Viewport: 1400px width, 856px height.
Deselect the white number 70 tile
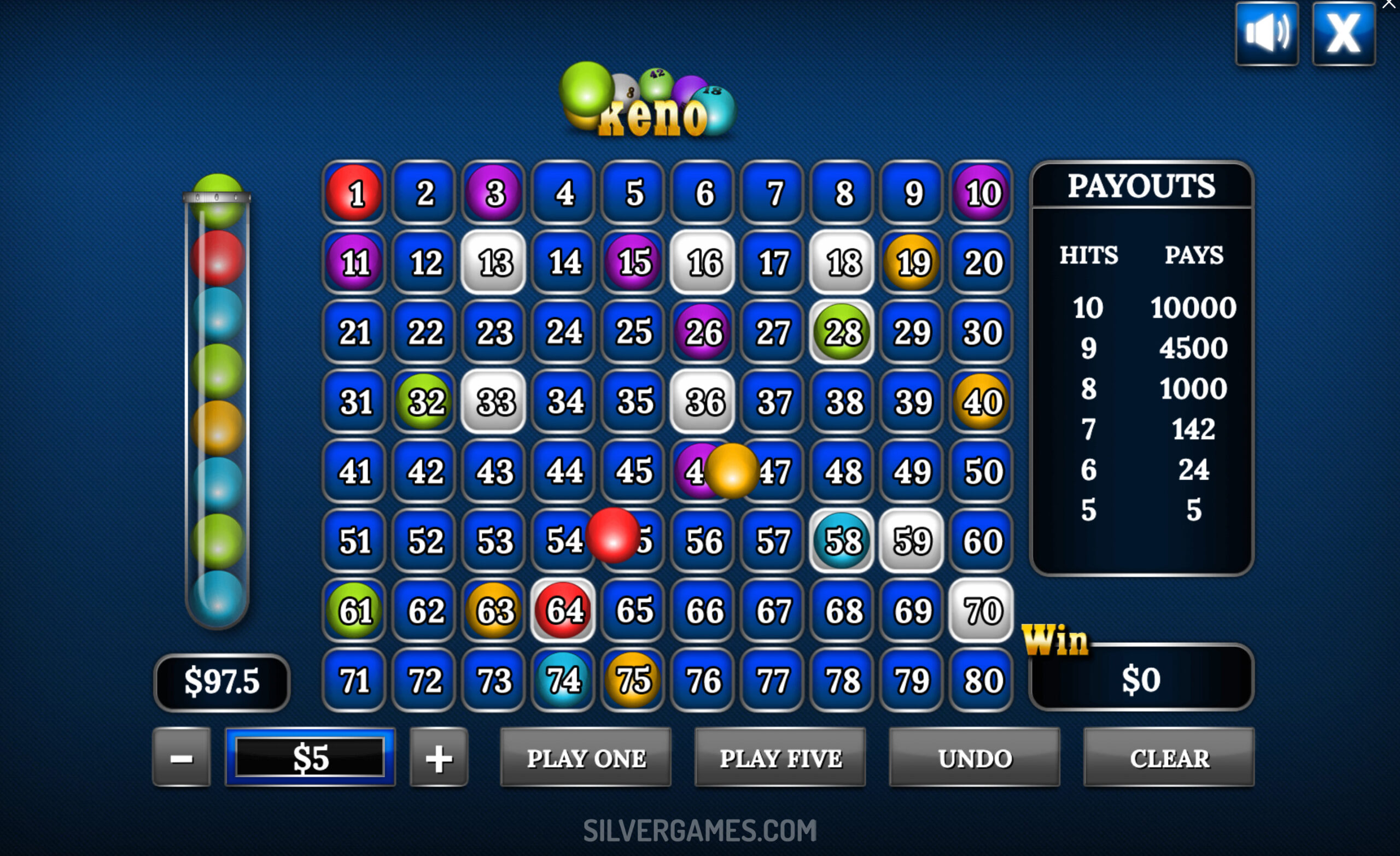tap(982, 611)
